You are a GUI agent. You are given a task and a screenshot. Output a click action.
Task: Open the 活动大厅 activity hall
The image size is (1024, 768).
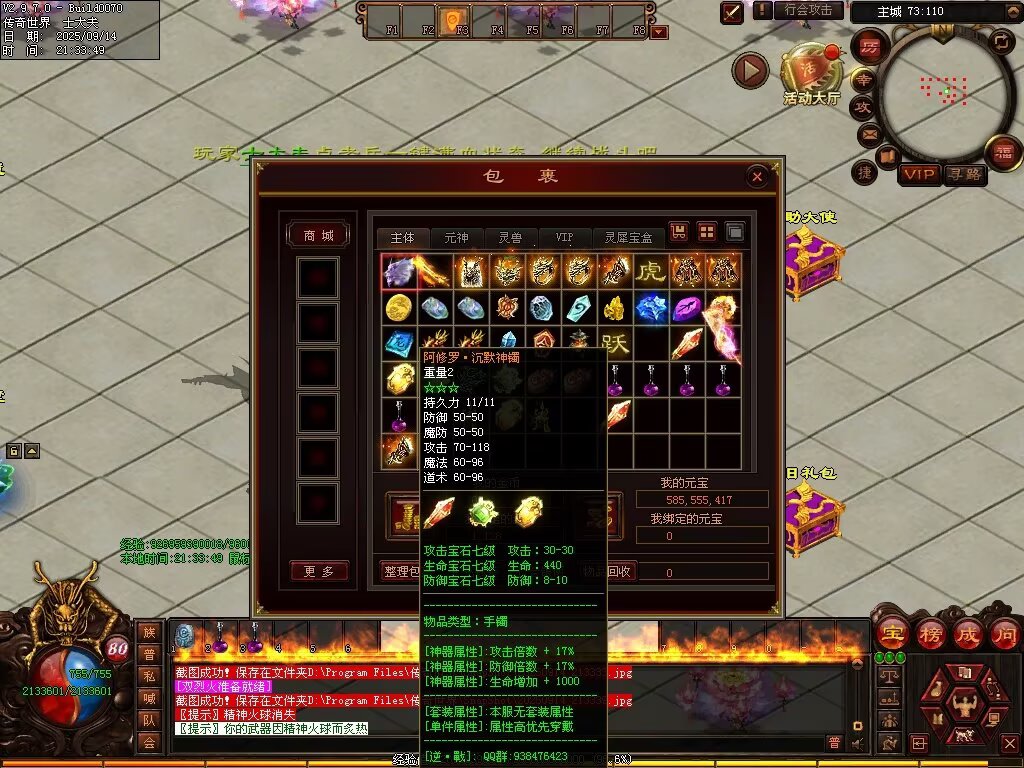tap(811, 74)
